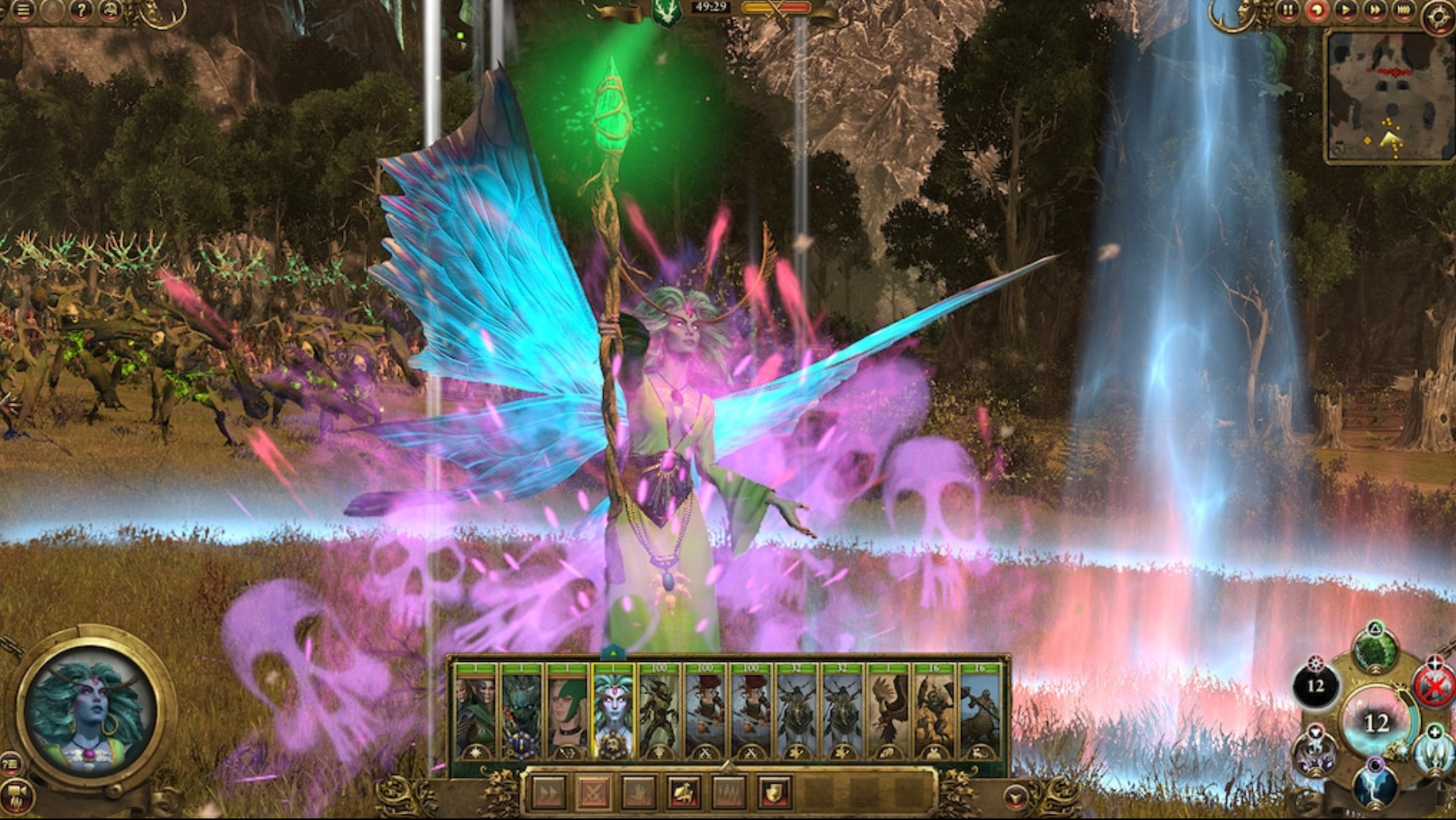1456x820 pixels.
Task: Pause the battle with the pause button
Action: [x=1288, y=10]
